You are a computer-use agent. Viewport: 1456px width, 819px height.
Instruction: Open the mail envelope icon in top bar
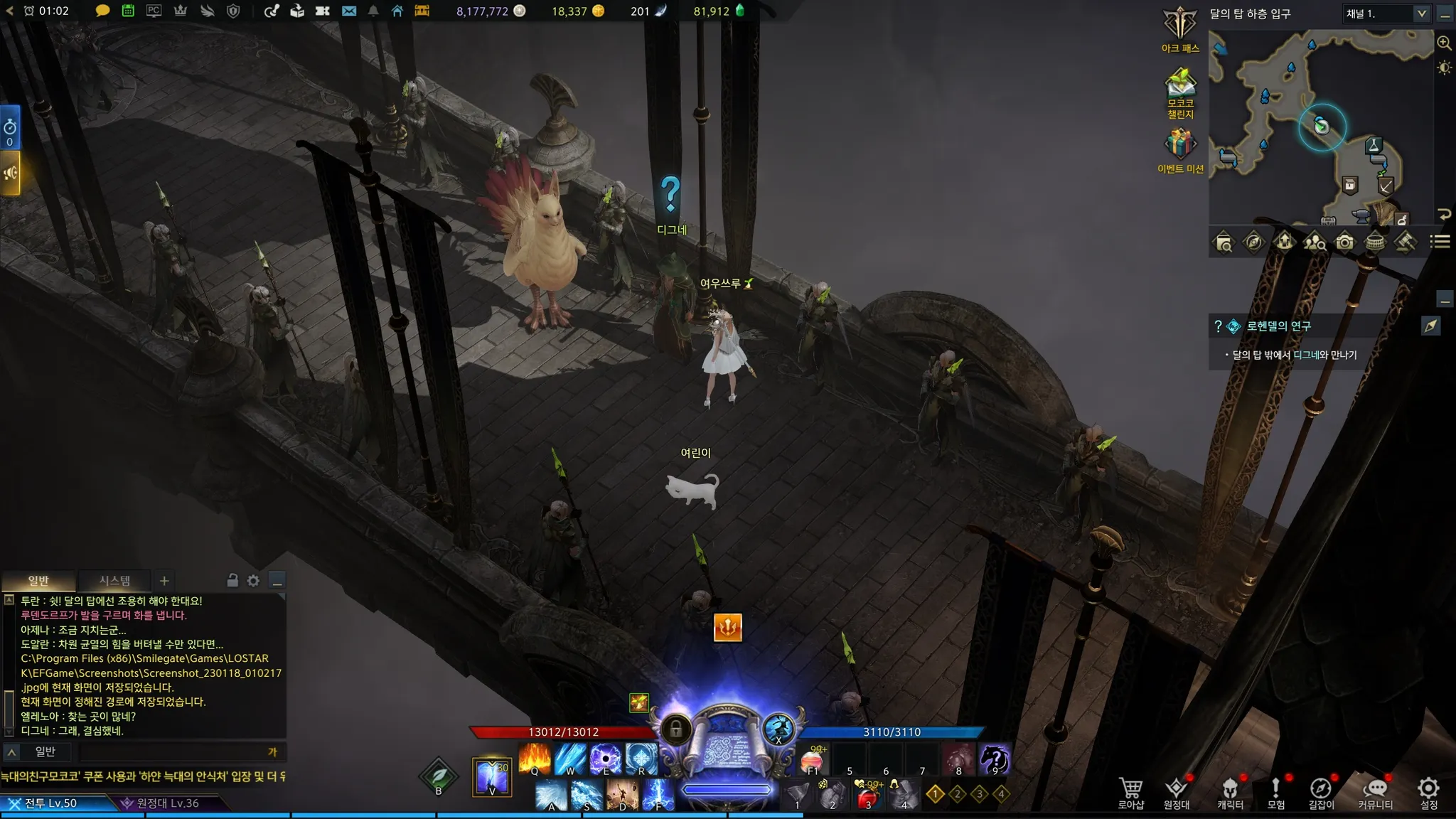pos(348,11)
